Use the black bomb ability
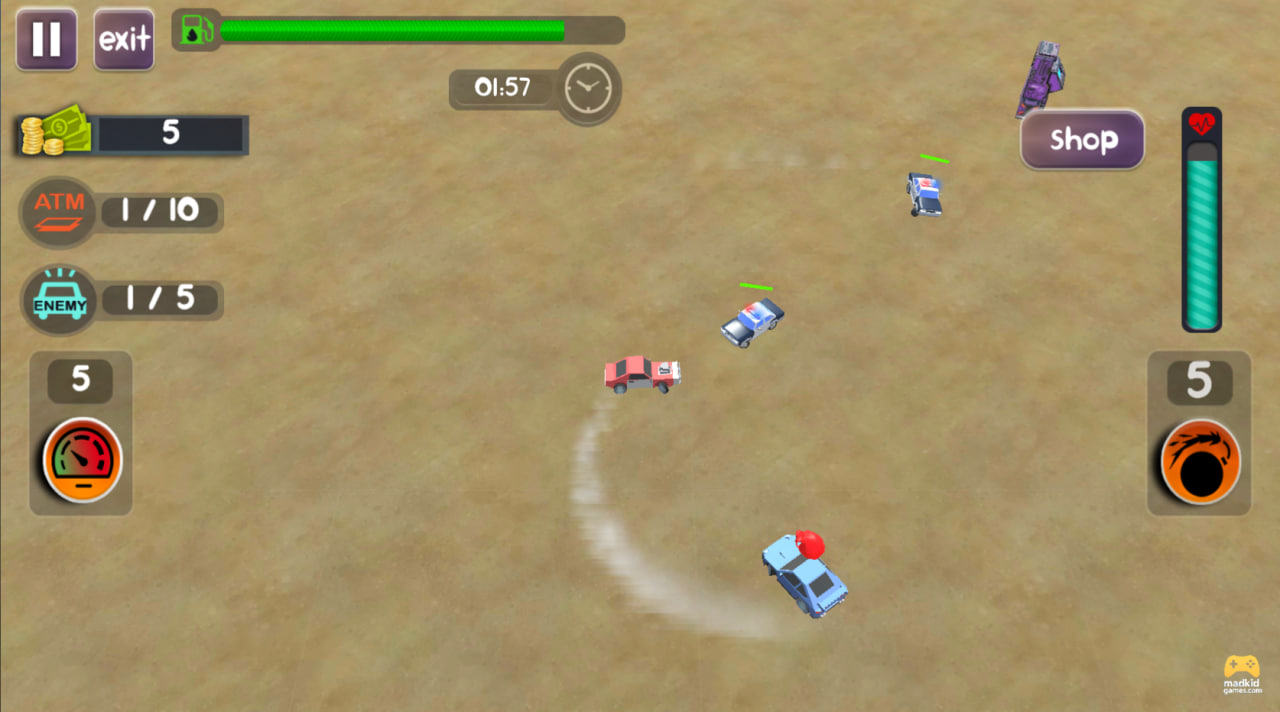1280x712 pixels. [x=1200, y=462]
